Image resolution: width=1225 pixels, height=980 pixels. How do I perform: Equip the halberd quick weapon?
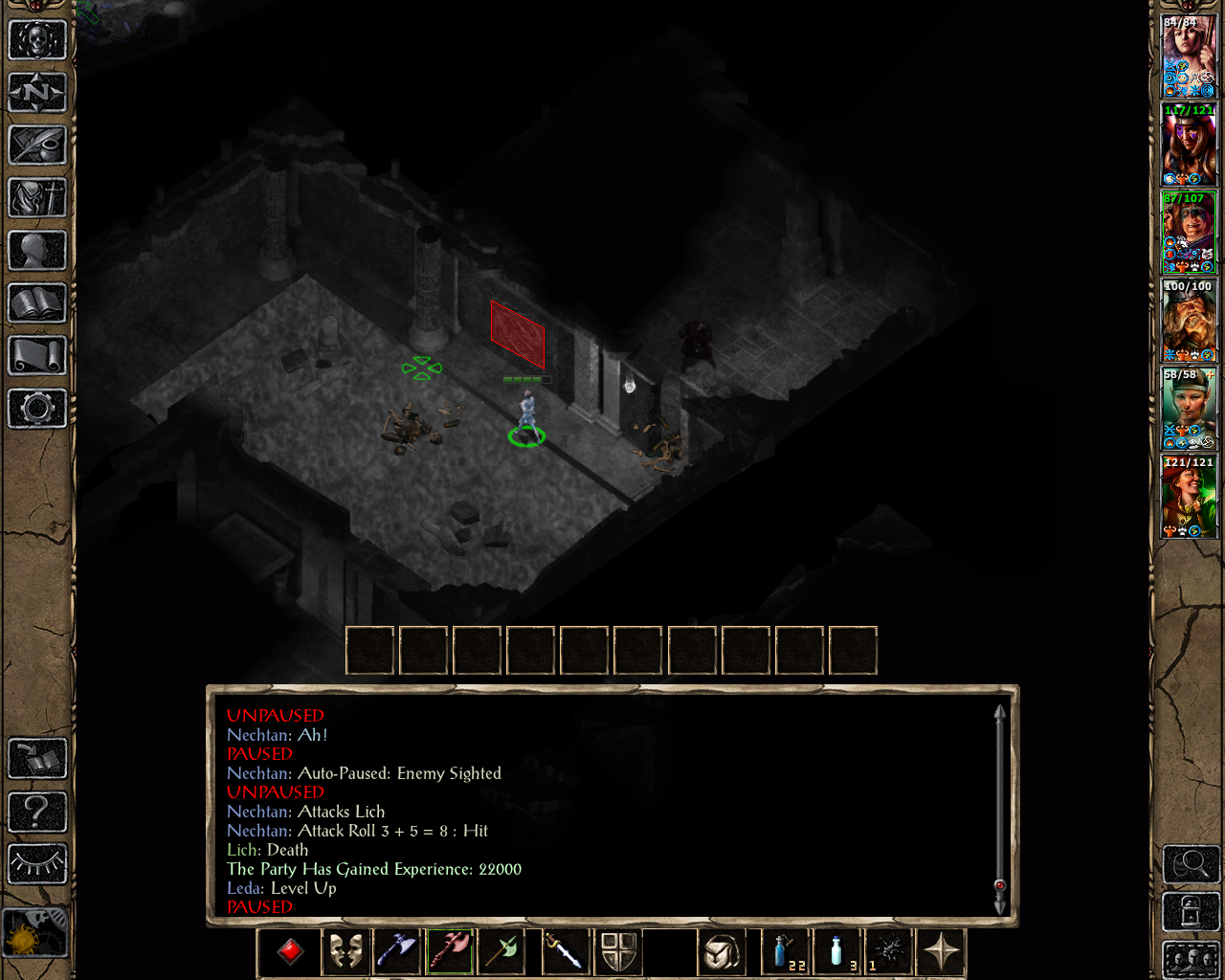pos(504,952)
